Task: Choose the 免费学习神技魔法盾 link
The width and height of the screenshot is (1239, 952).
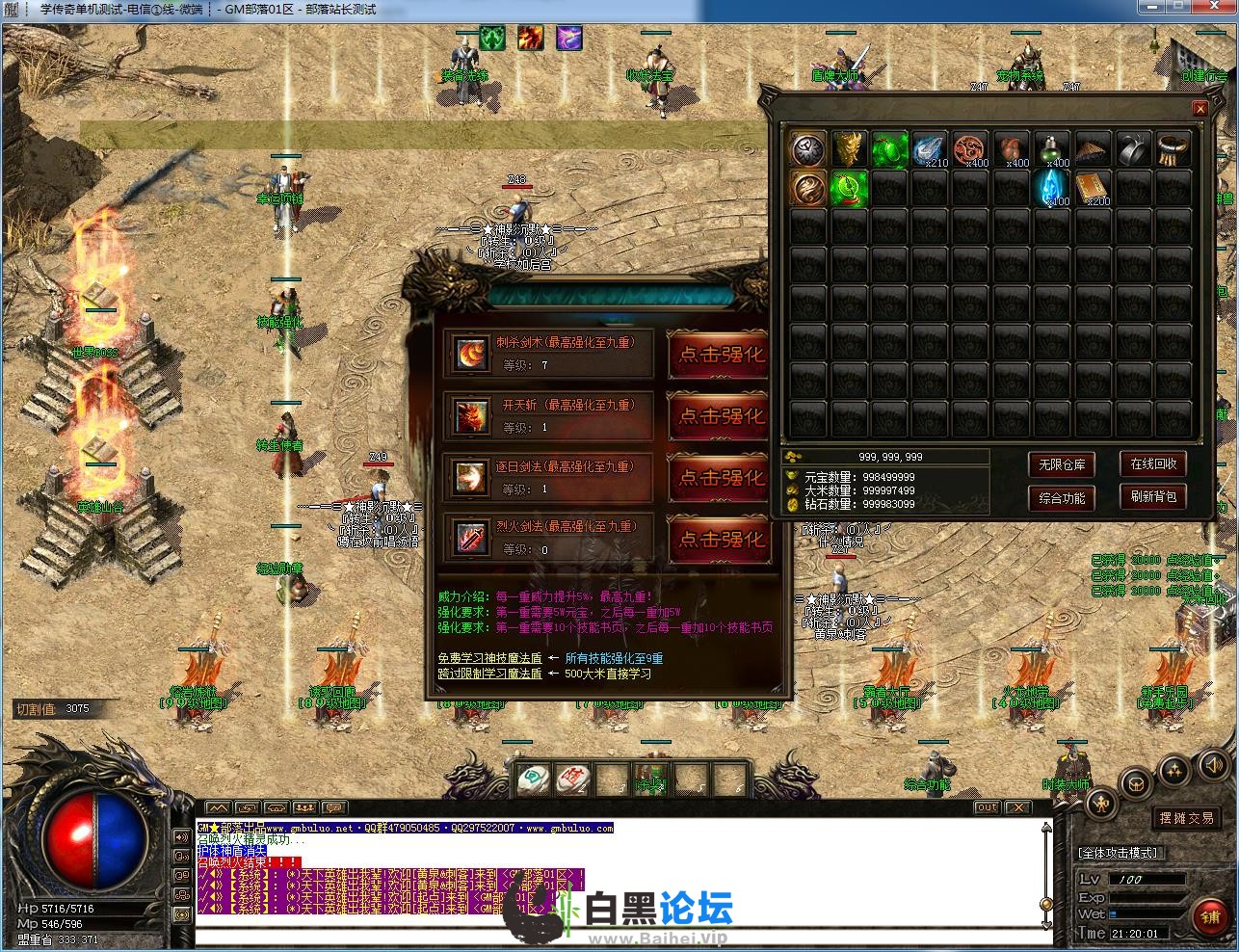Action: [x=489, y=658]
